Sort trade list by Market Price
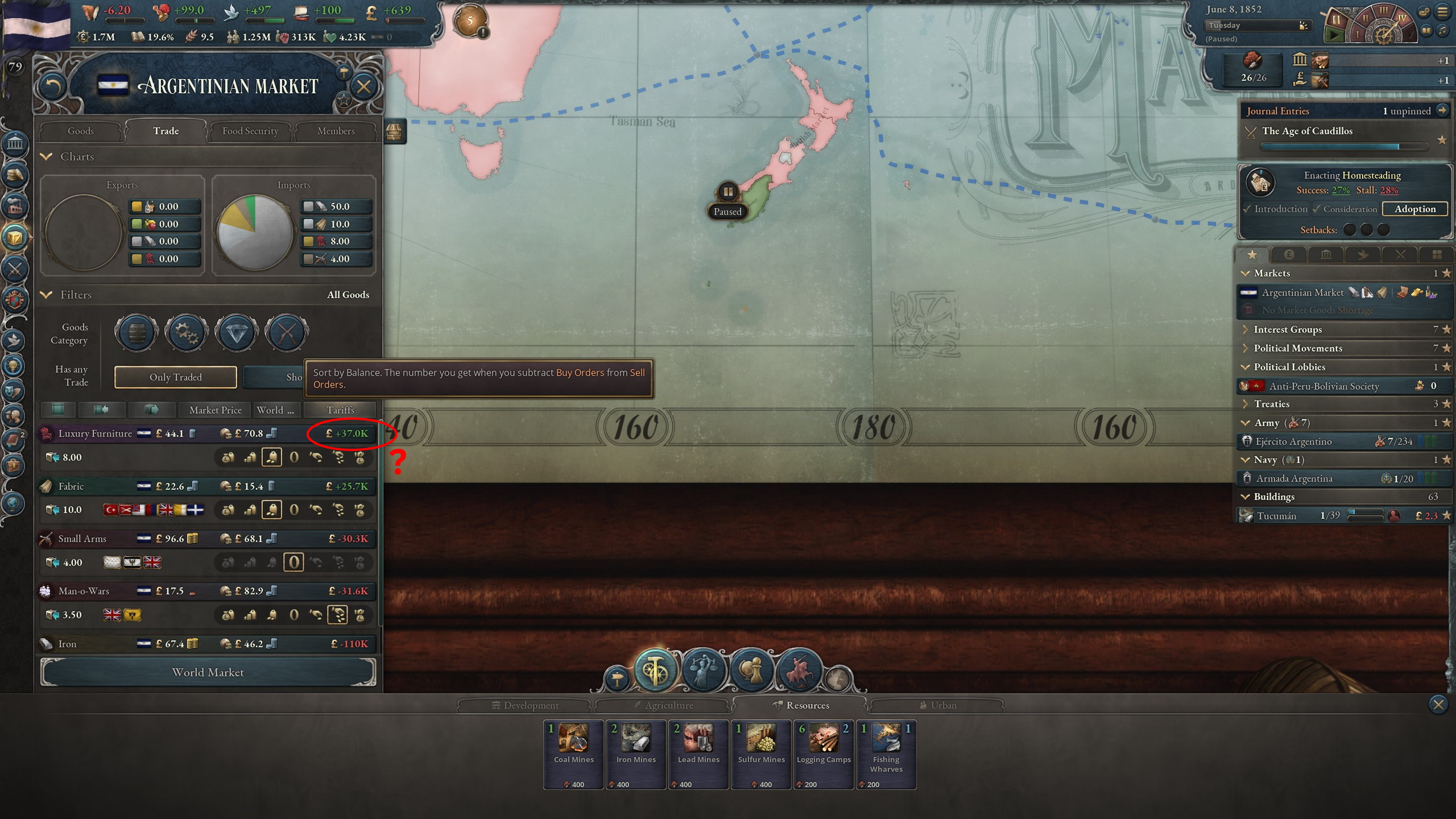 (x=214, y=409)
